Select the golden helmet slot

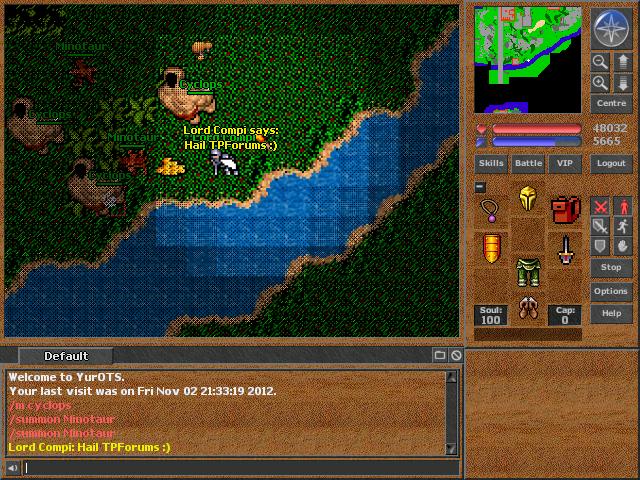click(528, 199)
